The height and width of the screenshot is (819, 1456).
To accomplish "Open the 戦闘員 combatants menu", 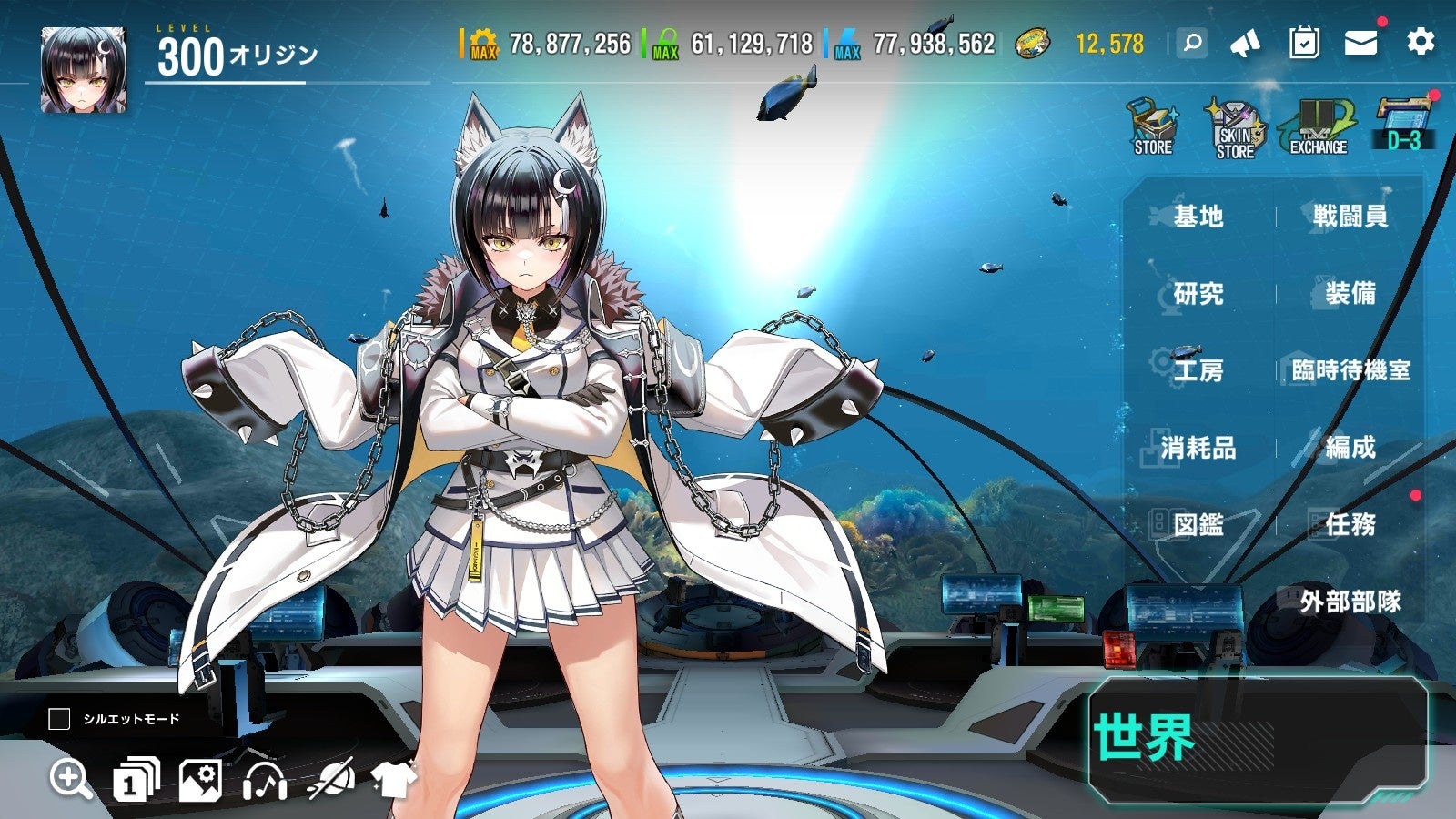I will 1350,217.
